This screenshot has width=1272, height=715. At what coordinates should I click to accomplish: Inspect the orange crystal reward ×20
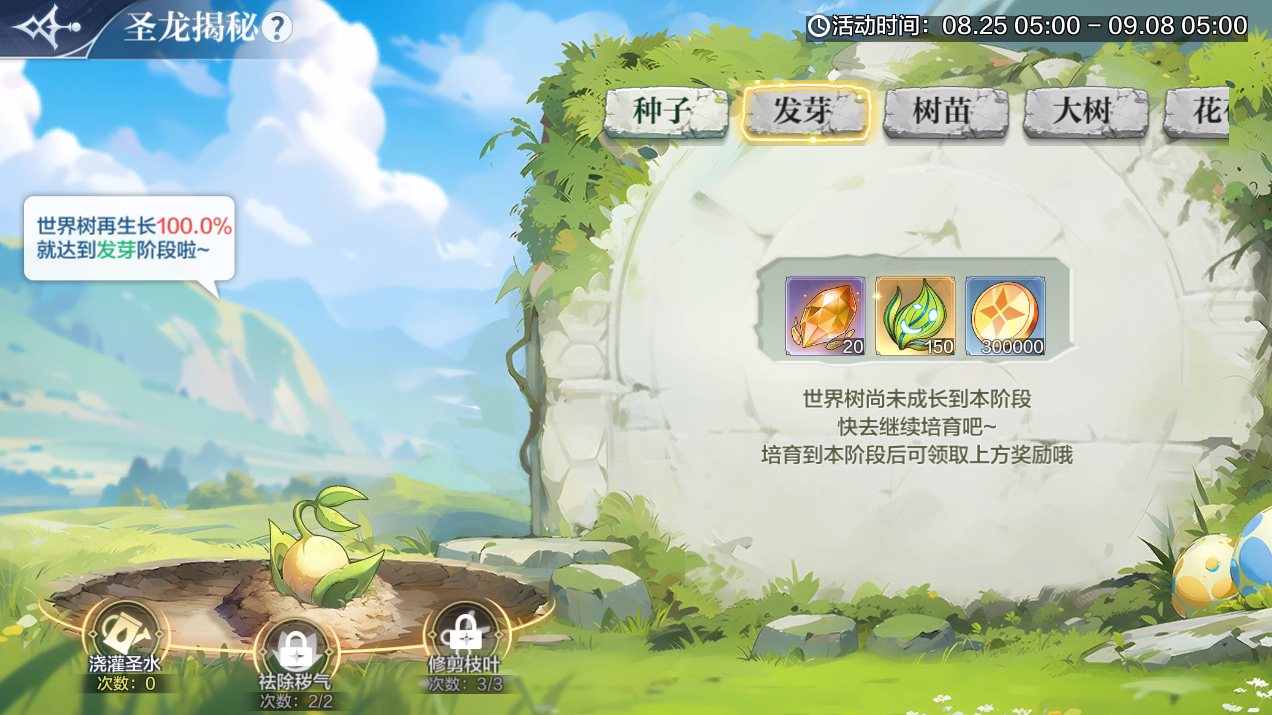coord(825,316)
